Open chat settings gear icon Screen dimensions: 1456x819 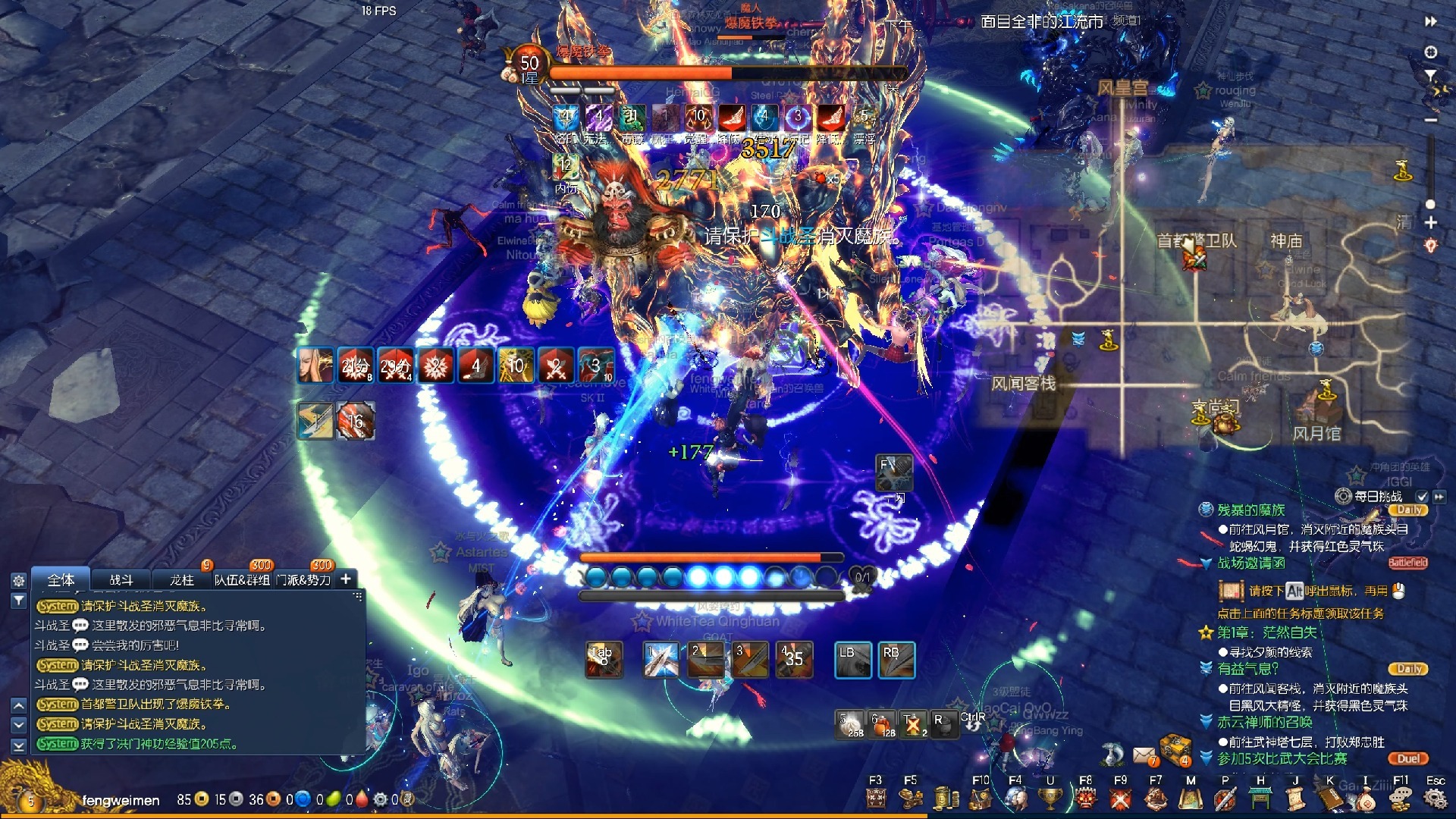tap(19, 581)
